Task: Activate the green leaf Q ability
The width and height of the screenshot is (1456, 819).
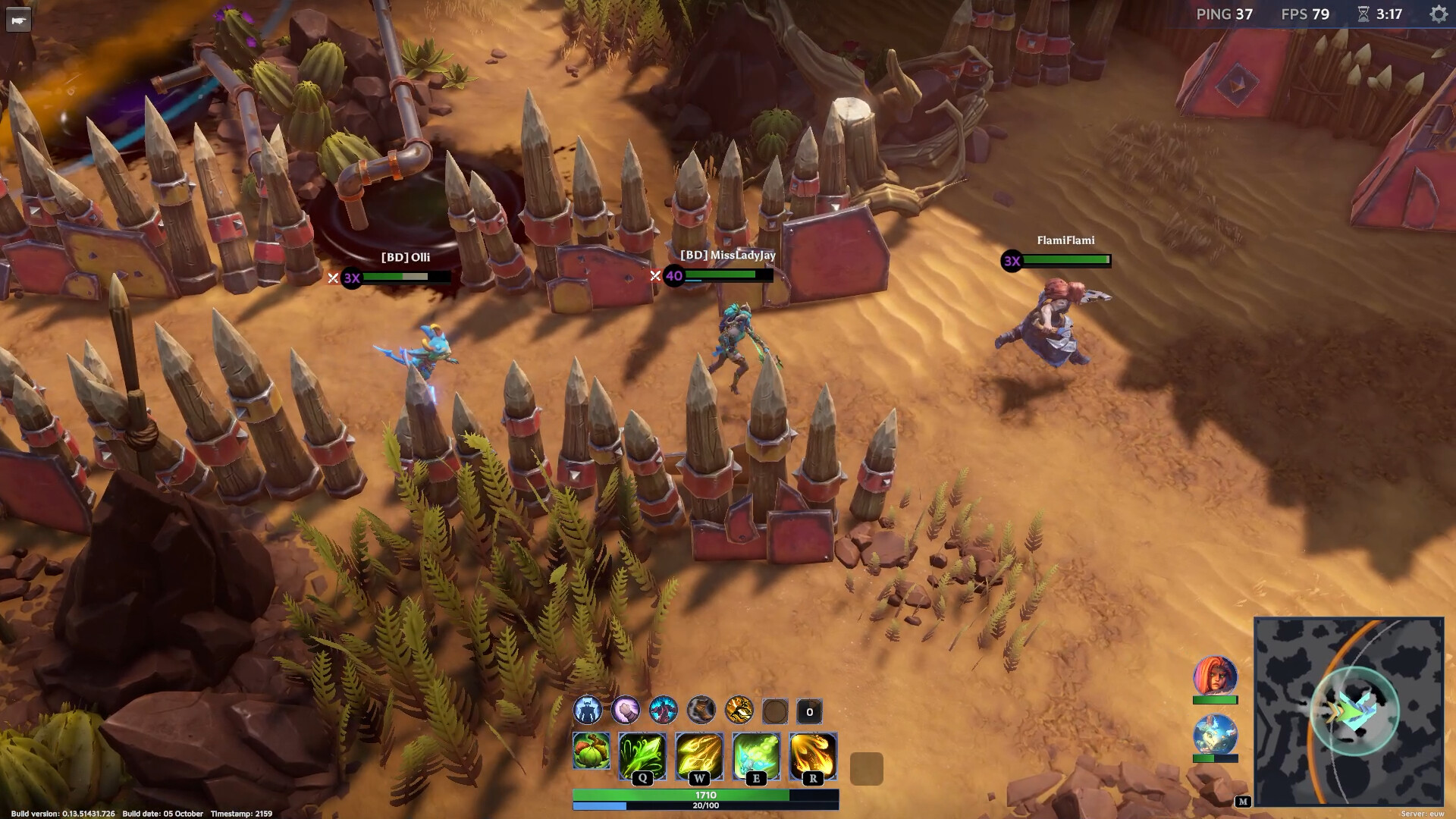Action: coord(642,755)
